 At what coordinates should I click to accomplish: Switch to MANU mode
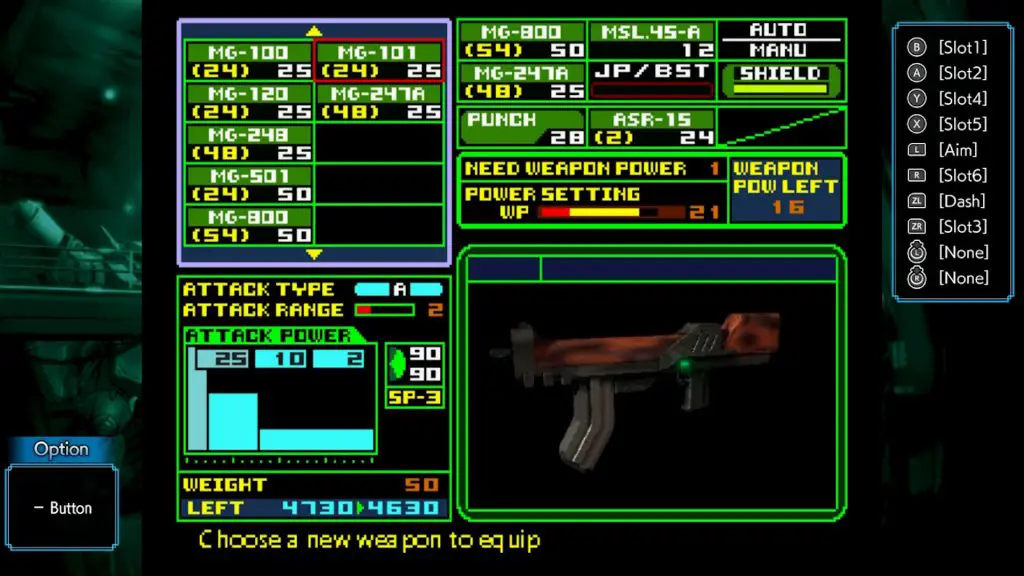pos(782,50)
